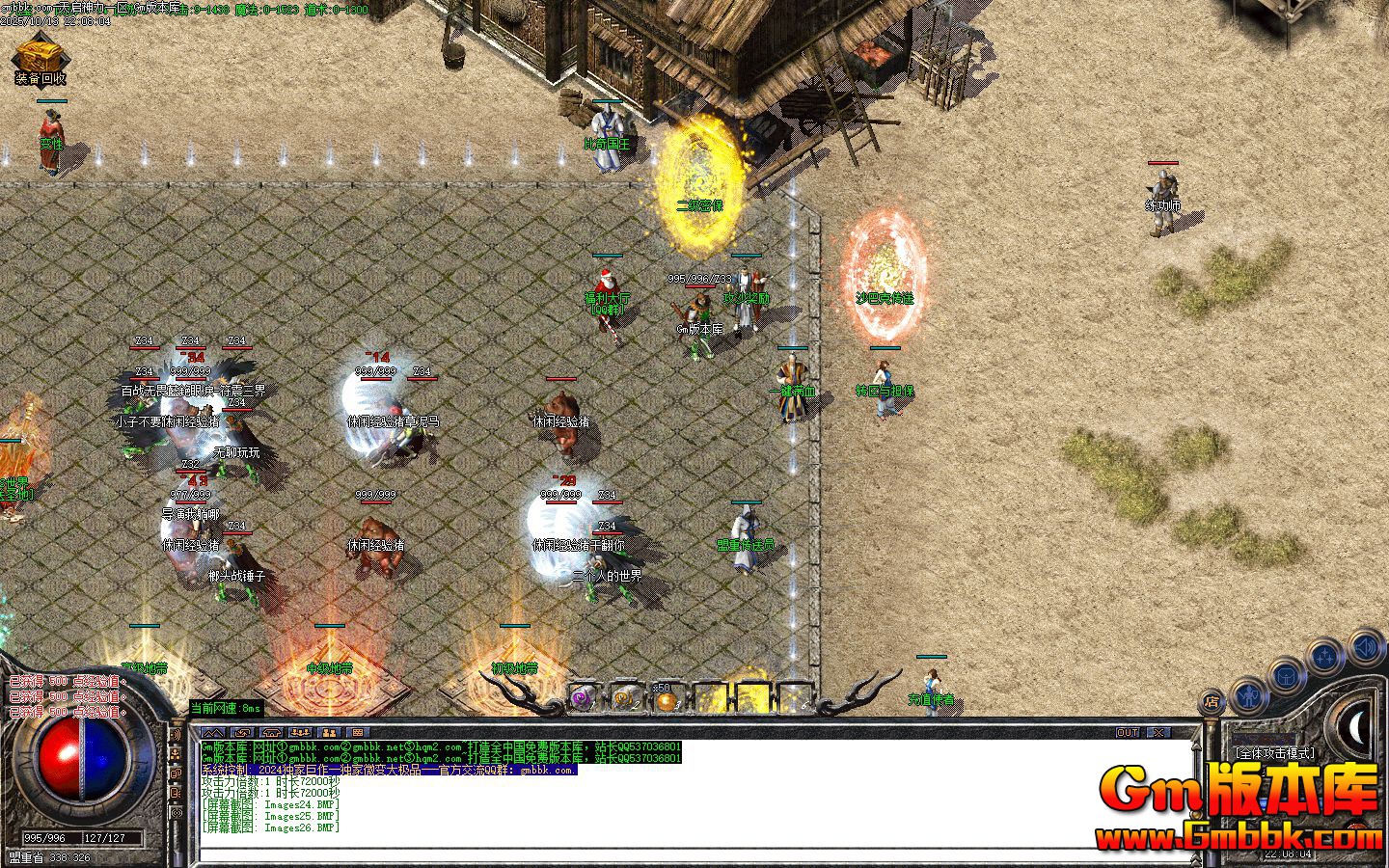The image size is (1389, 868).
Task: Click the two-people button above chat
Action: click(x=328, y=733)
